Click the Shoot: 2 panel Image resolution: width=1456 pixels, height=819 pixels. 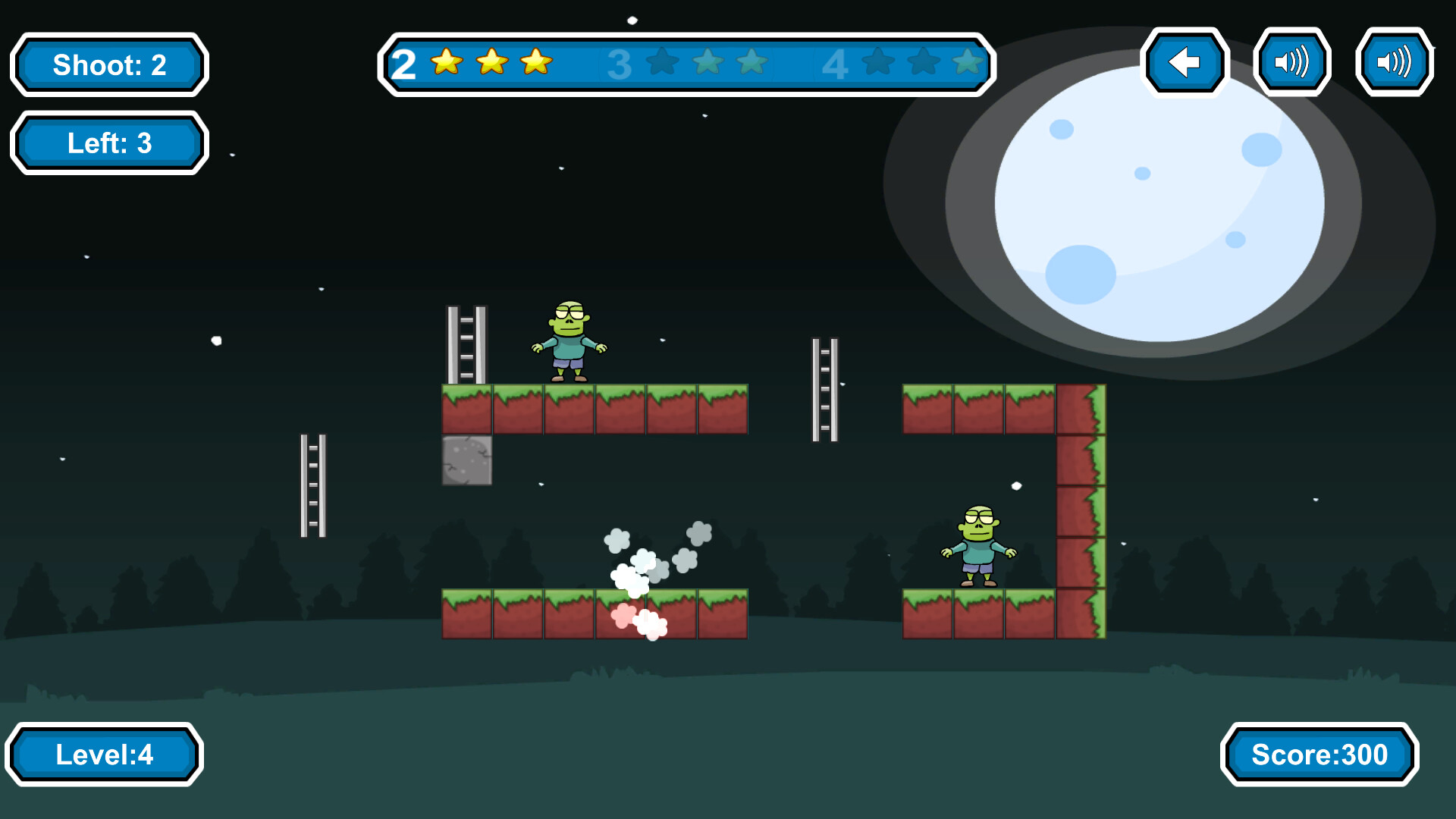point(108,65)
